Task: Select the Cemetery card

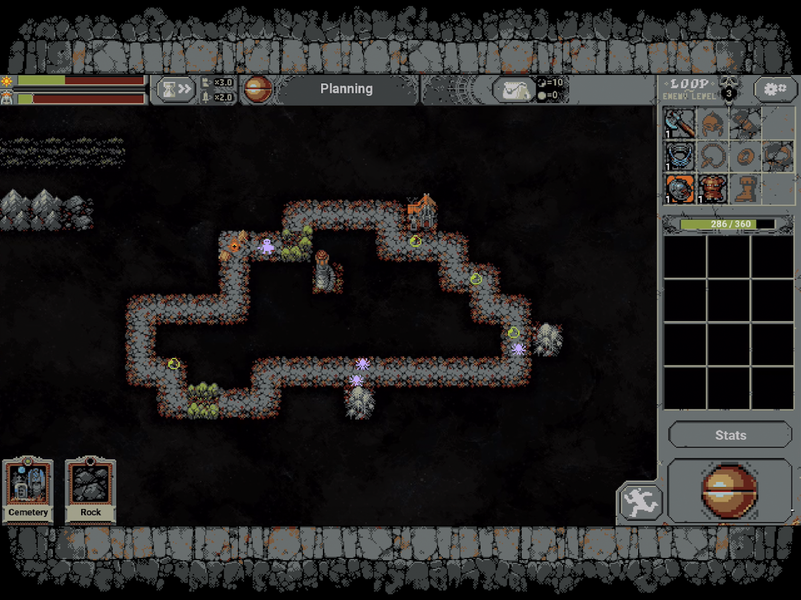Action: (28, 490)
